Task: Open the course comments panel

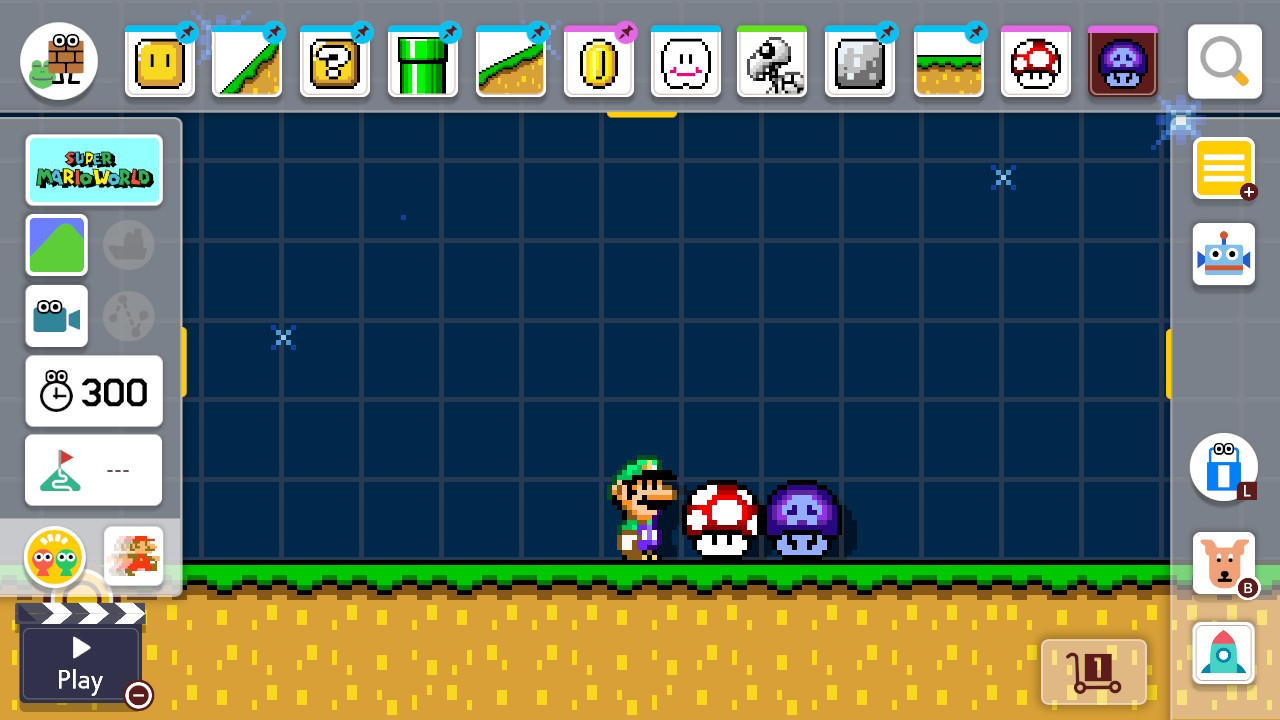Action: pyautogui.click(x=1224, y=168)
